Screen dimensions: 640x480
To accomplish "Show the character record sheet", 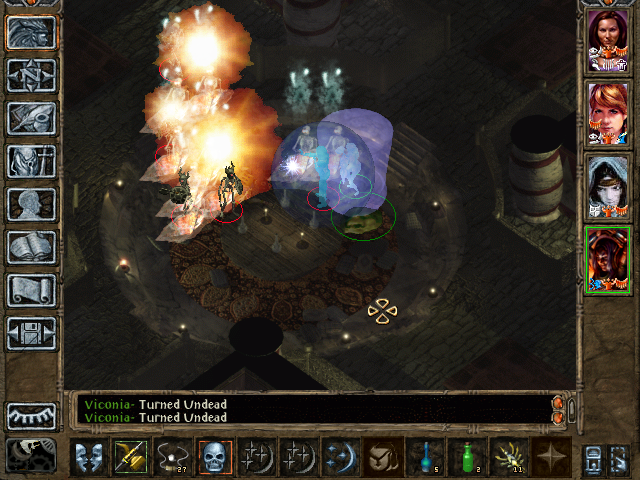I will point(31,204).
